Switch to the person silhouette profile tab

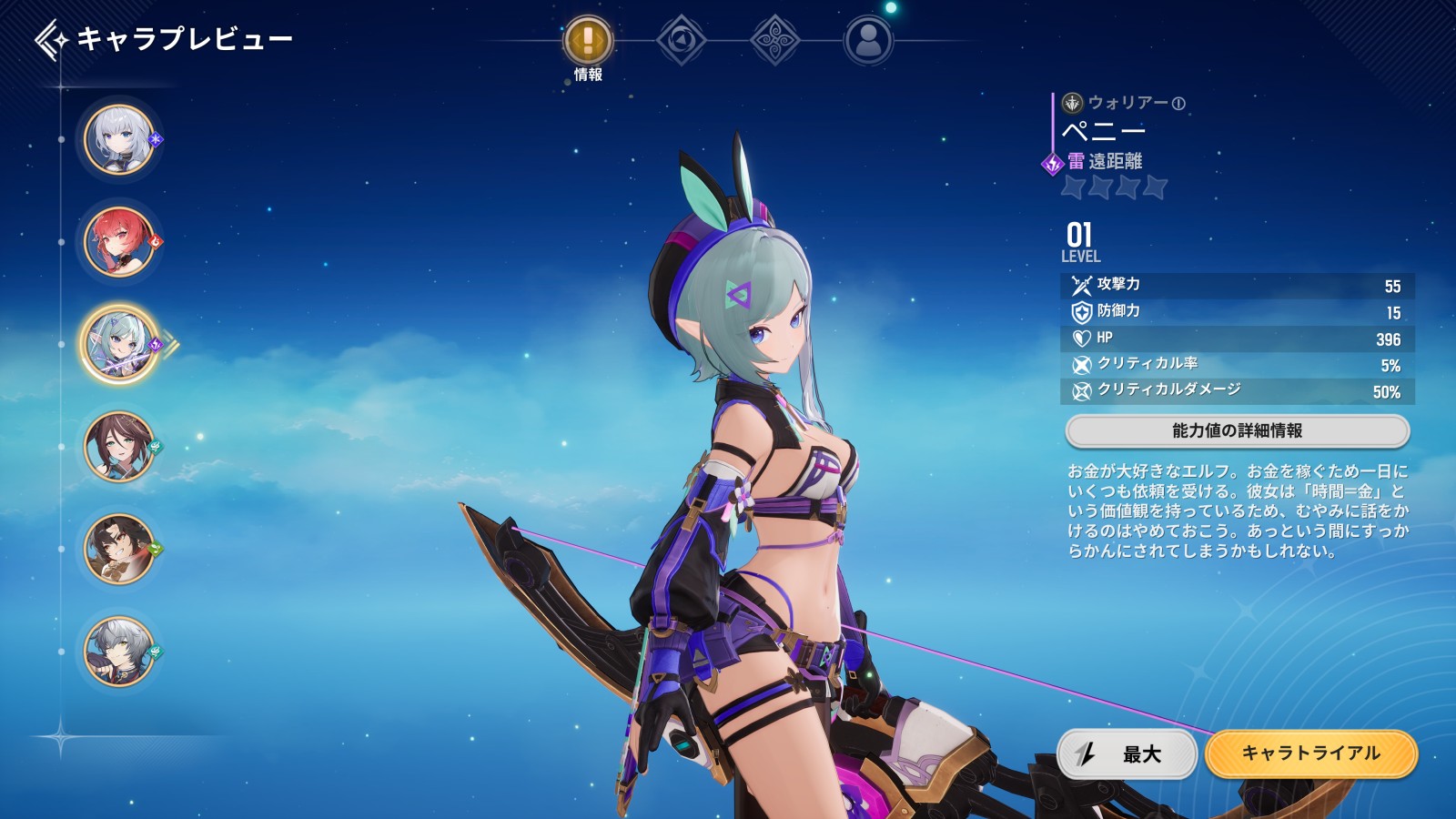click(x=868, y=41)
